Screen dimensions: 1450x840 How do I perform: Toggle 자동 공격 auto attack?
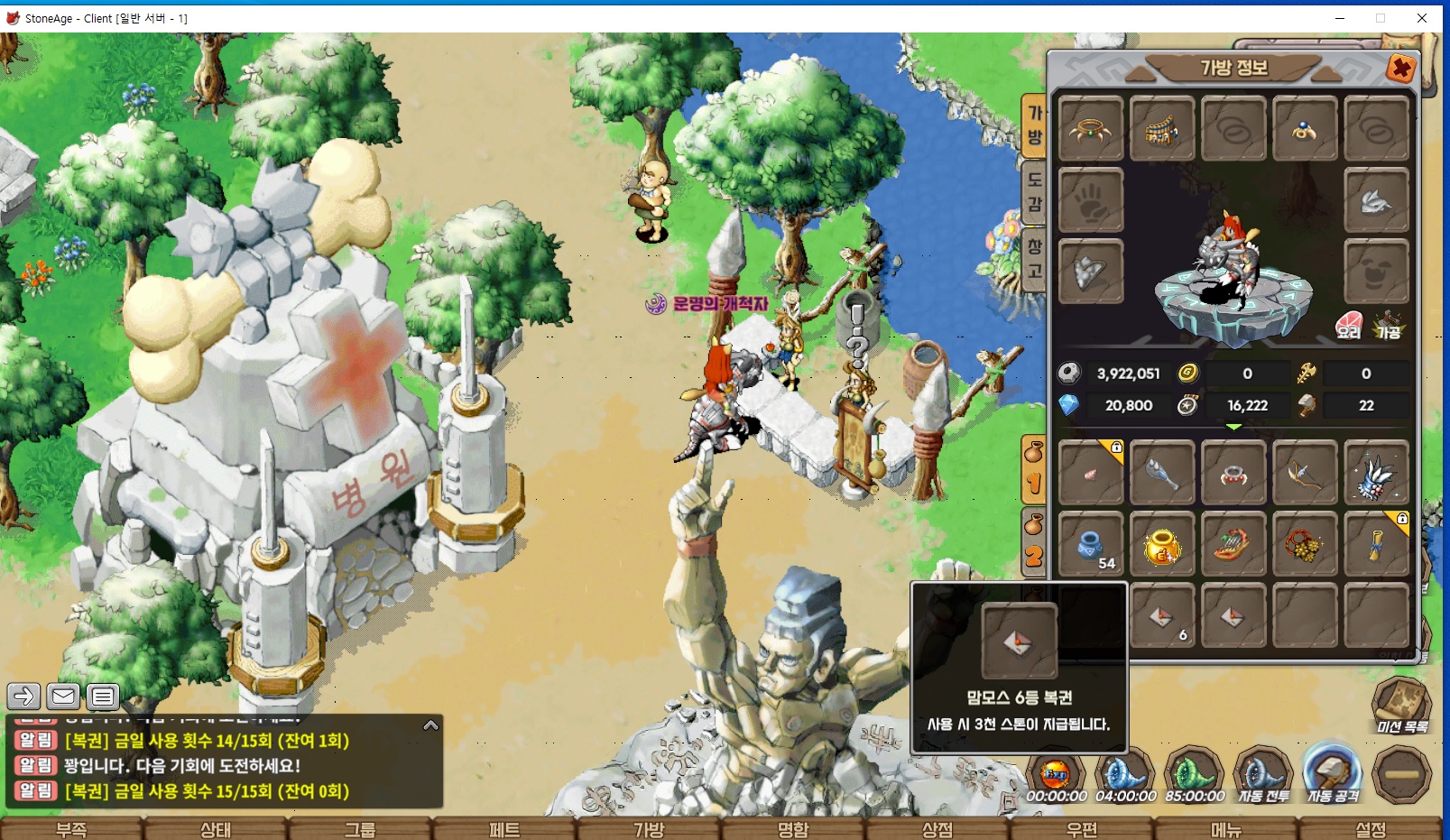click(1333, 776)
